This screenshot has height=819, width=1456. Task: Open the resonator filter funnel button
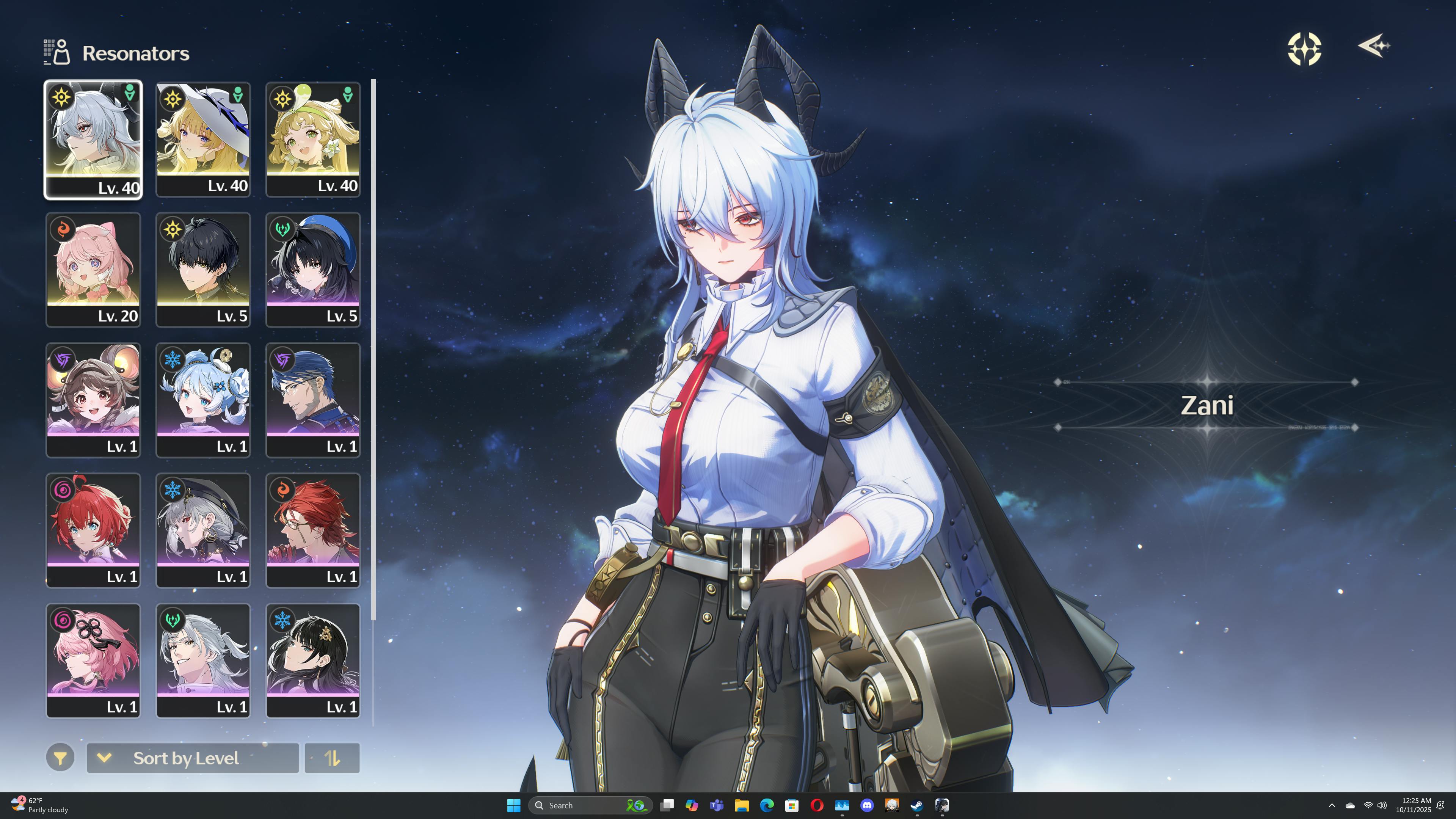61,758
